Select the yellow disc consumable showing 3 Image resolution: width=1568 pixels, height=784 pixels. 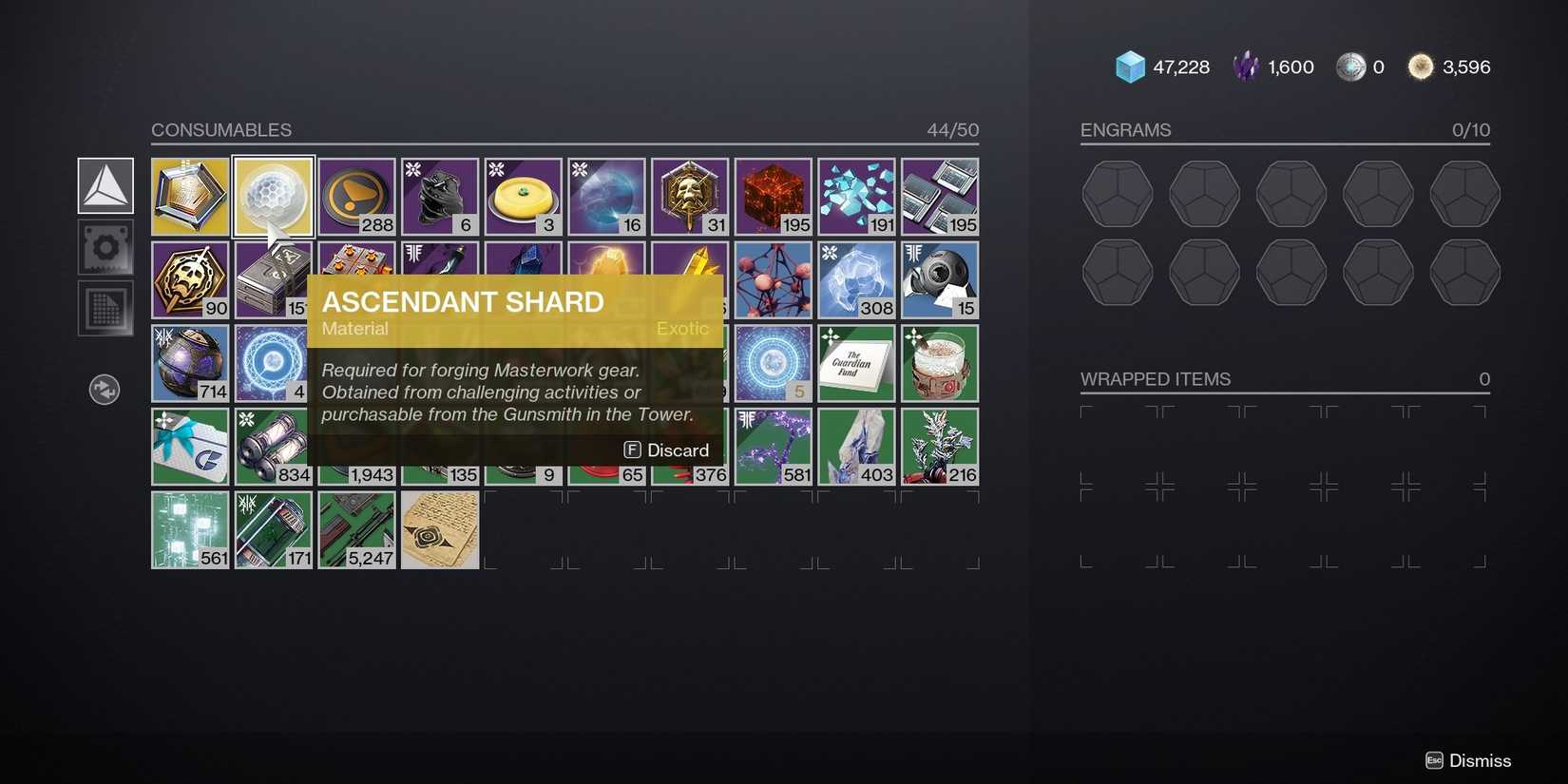pyautogui.click(x=523, y=196)
